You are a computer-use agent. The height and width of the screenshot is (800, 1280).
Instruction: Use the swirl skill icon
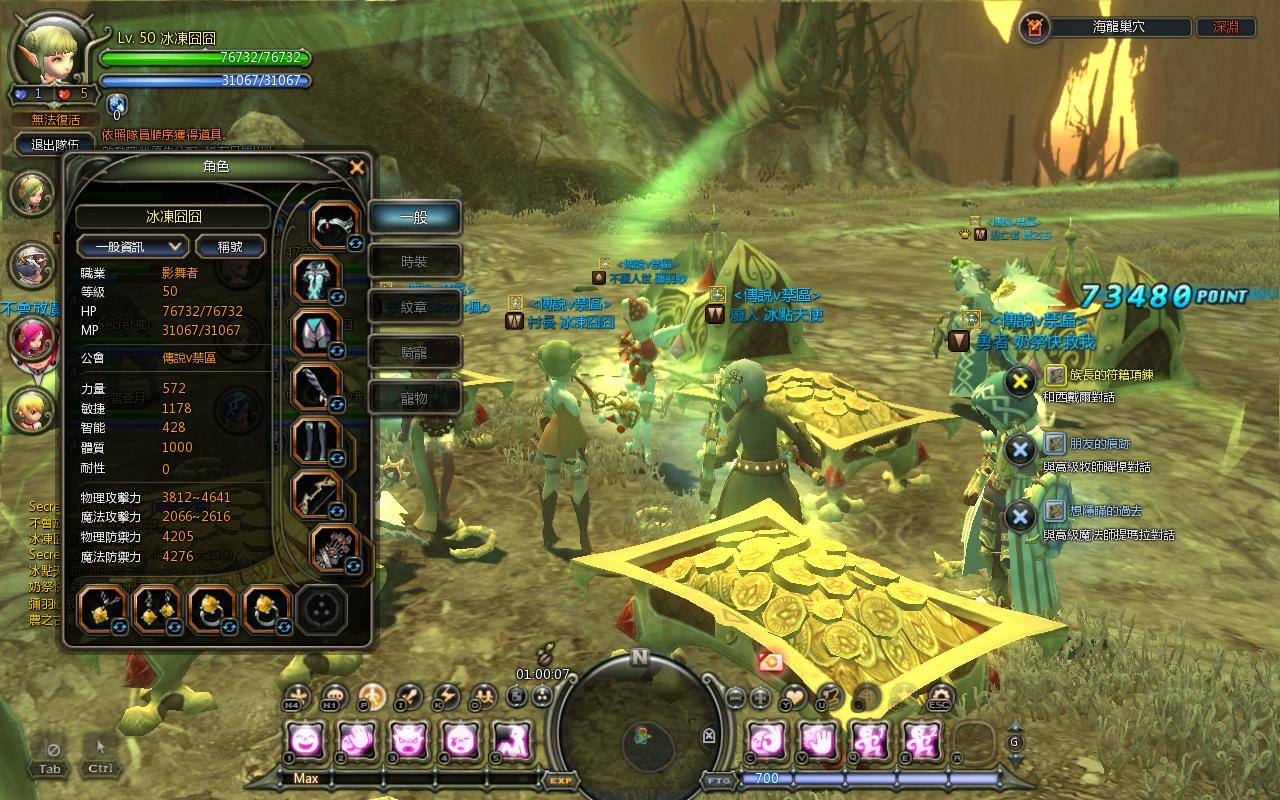[x=767, y=741]
